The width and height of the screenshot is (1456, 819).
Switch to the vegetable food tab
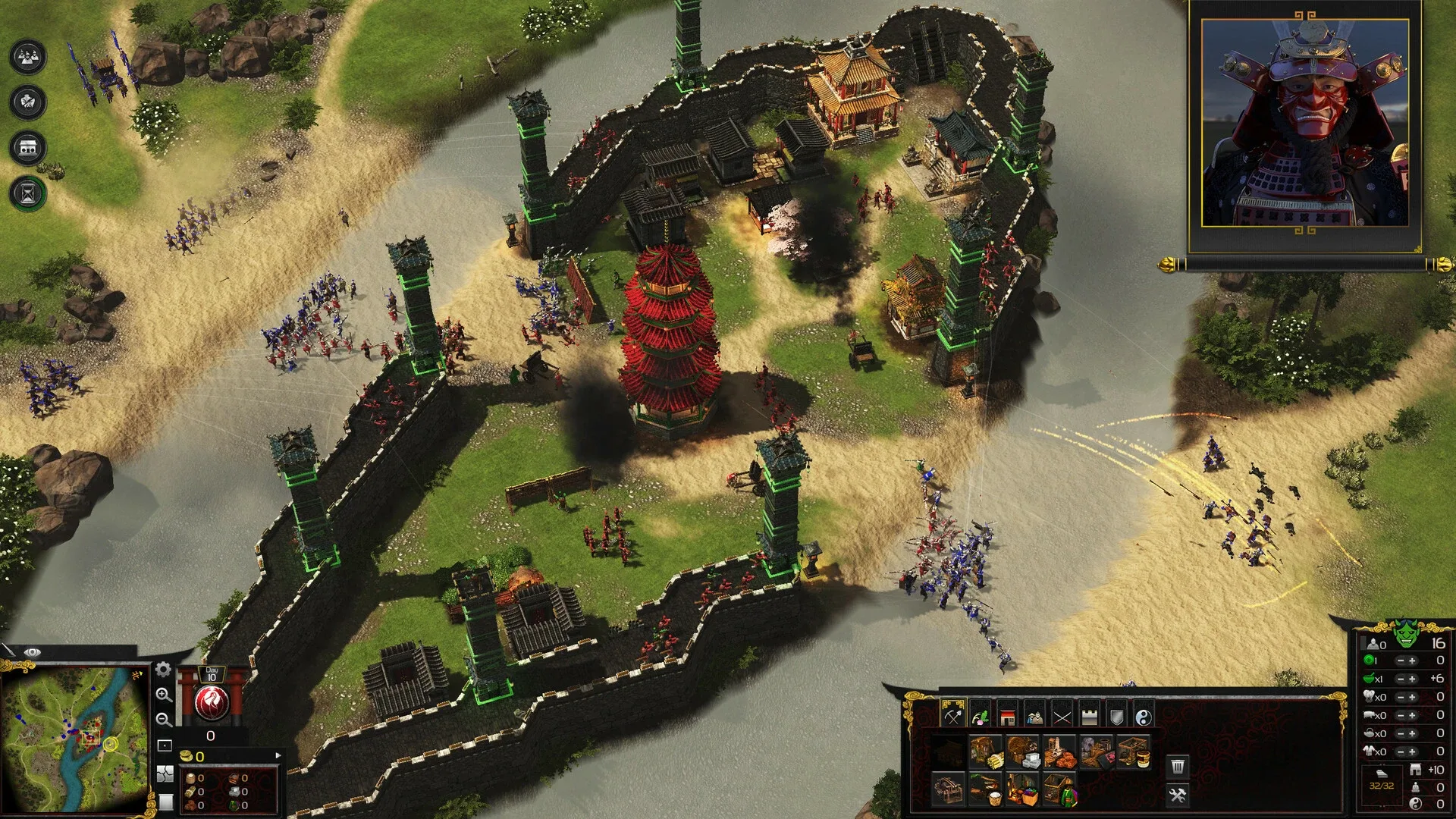coord(980,715)
